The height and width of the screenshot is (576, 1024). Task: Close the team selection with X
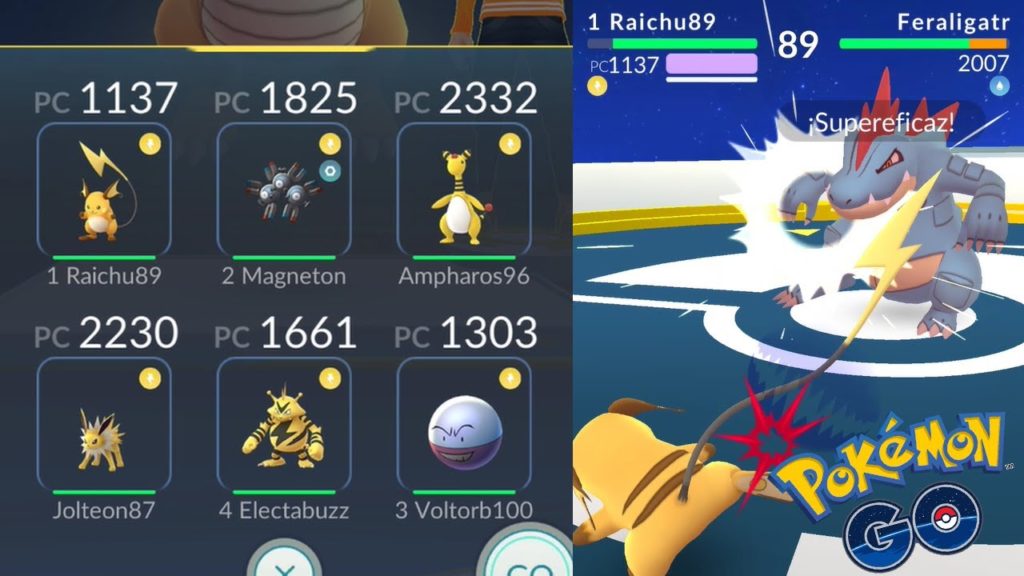(283, 562)
